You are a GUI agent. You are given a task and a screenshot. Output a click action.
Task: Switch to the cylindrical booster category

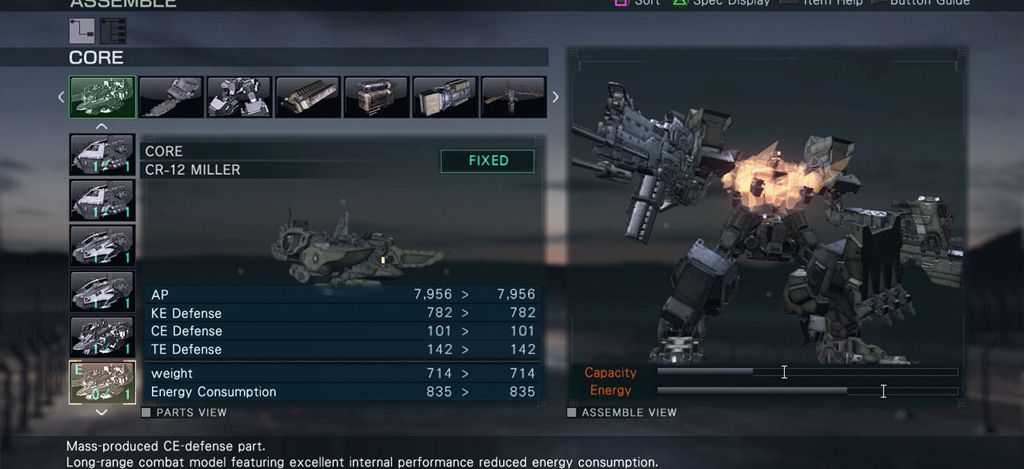tap(444, 97)
